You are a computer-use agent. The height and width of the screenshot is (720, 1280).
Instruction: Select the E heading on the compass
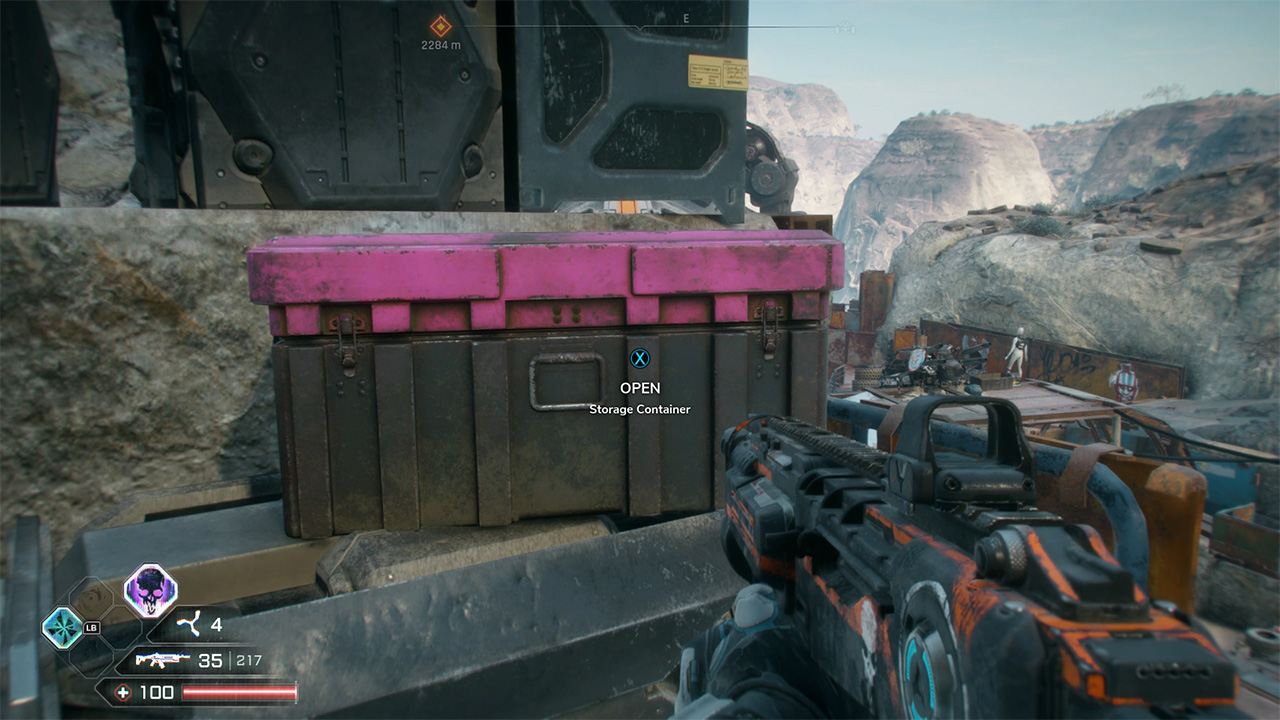[x=685, y=18]
